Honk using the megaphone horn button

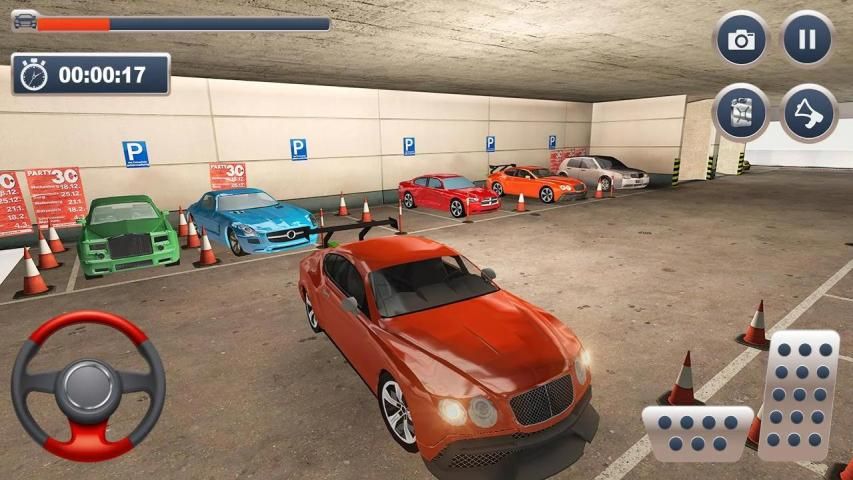point(807,112)
